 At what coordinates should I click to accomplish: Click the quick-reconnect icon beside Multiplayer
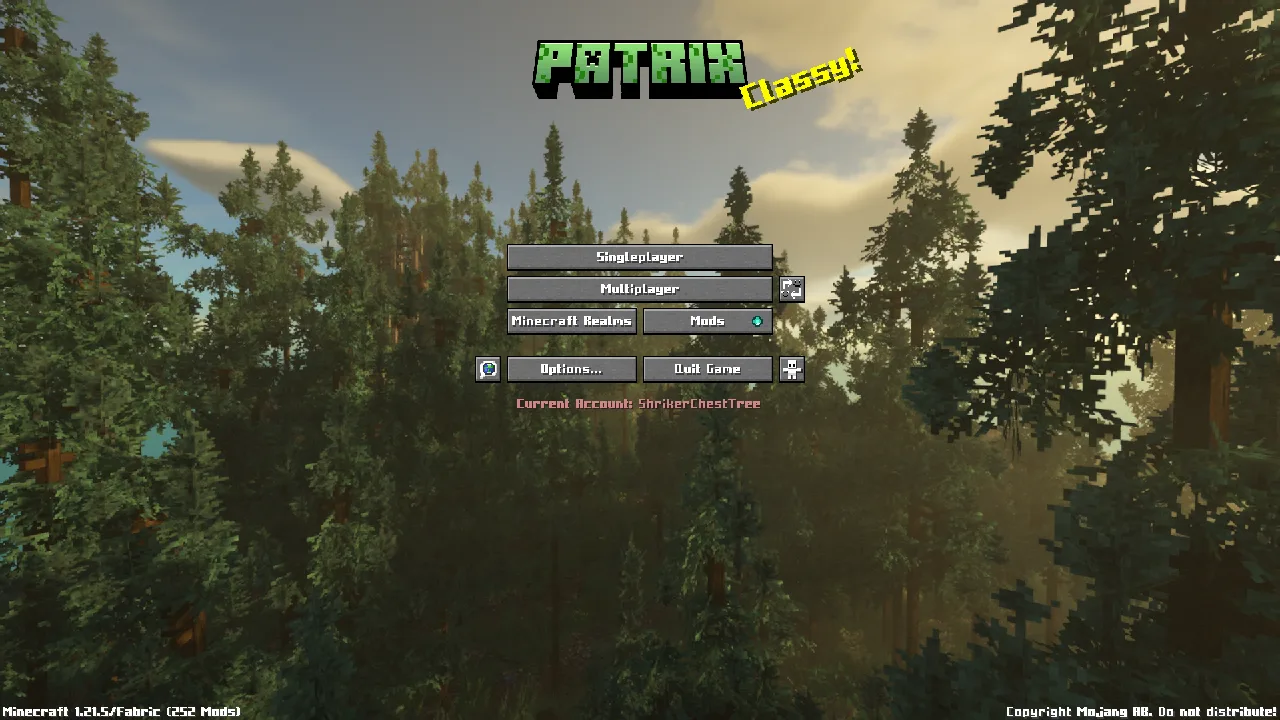[x=791, y=289]
